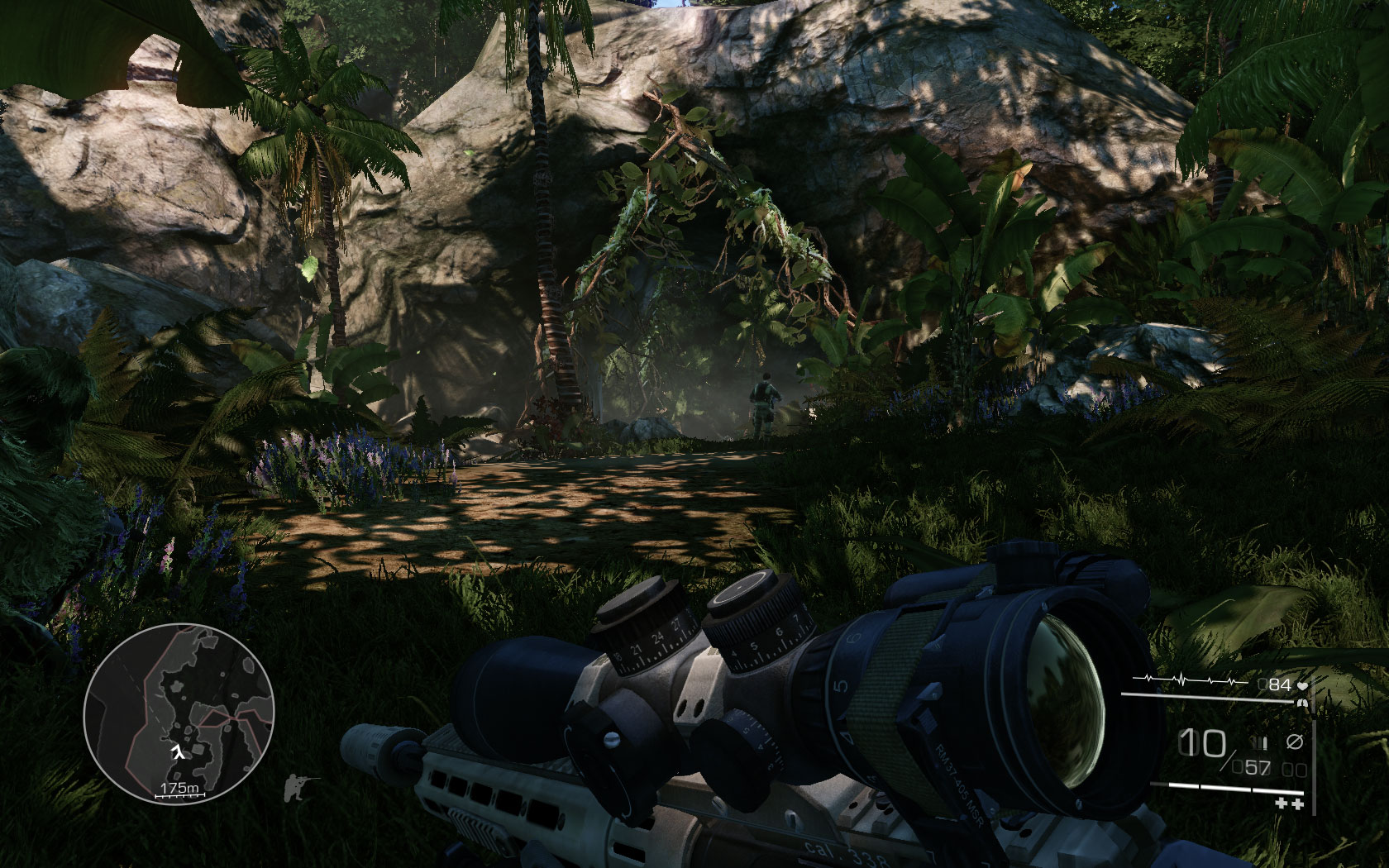Click the player arrow on the minimap

[x=178, y=750]
